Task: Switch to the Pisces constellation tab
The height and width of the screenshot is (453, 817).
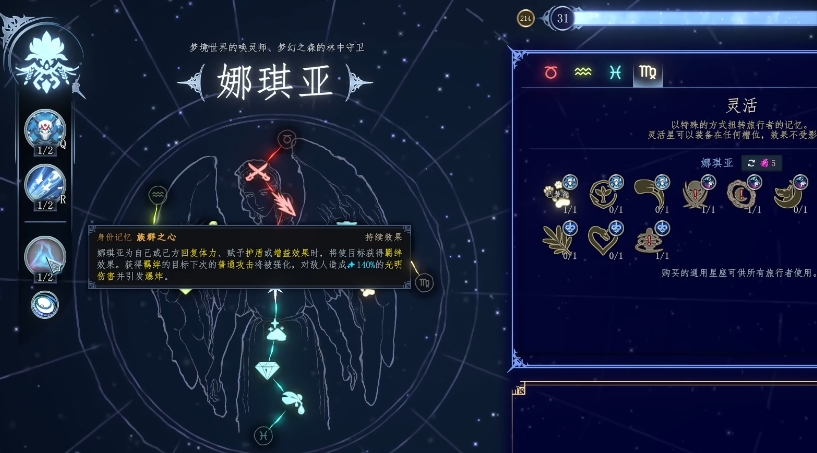Action: pos(615,72)
